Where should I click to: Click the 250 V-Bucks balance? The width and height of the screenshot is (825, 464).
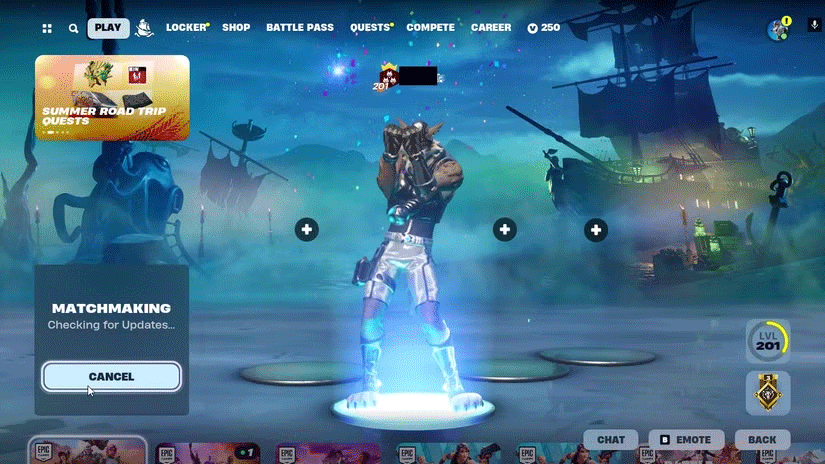click(x=544, y=28)
